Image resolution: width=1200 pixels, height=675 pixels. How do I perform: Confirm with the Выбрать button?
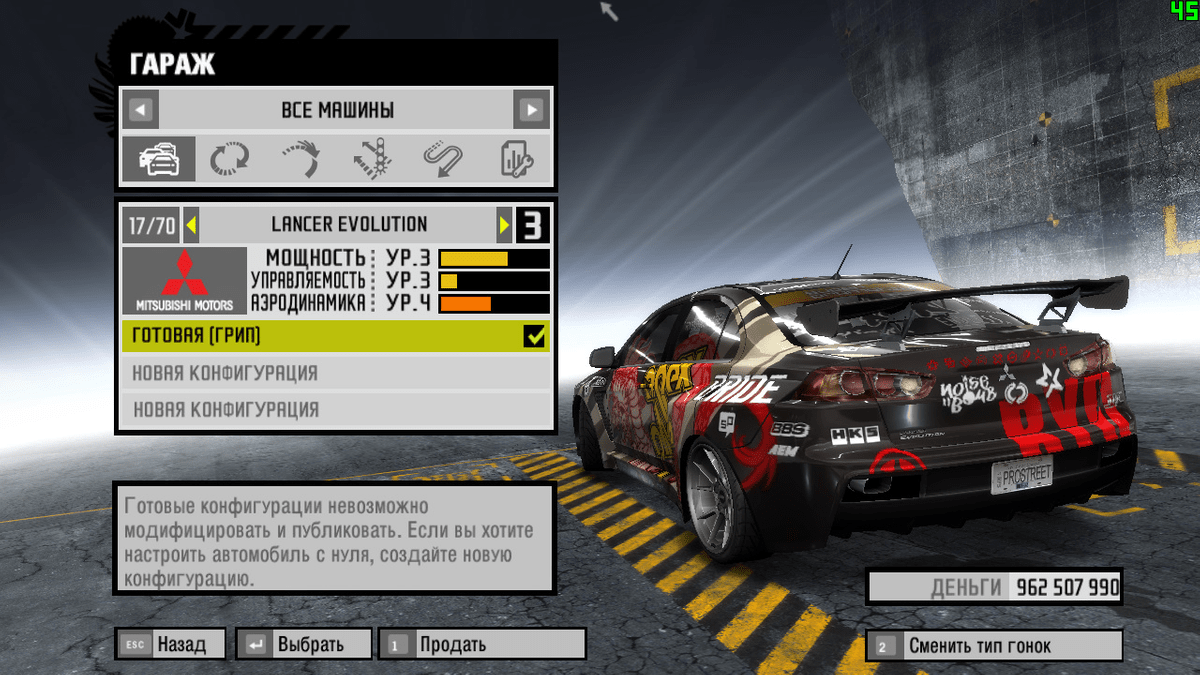tap(304, 645)
